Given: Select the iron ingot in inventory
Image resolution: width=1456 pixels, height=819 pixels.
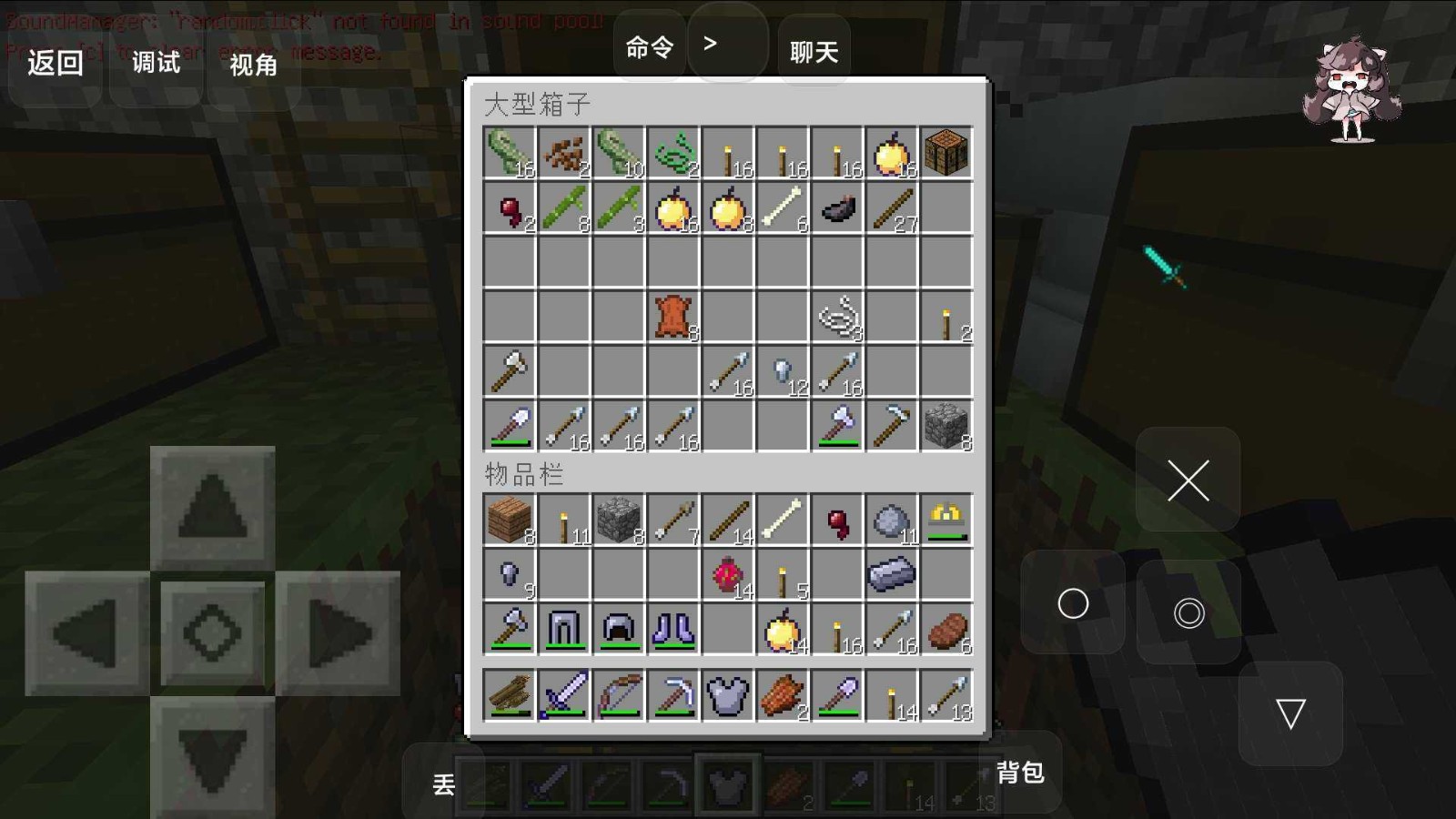Looking at the screenshot, I should click(891, 574).
